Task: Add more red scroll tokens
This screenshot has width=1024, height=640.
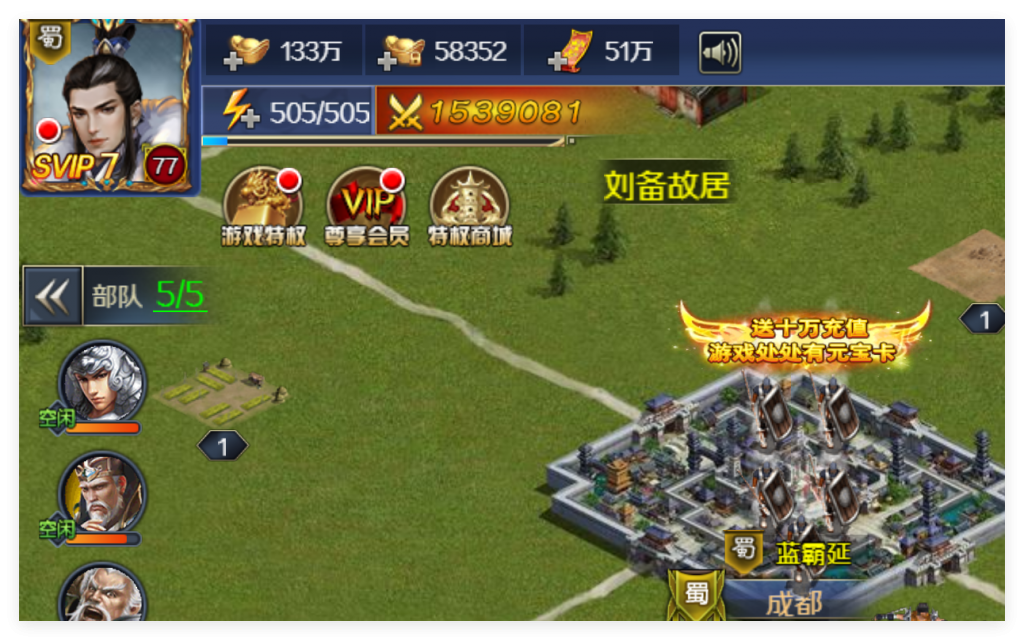Action: coord(567,52)
